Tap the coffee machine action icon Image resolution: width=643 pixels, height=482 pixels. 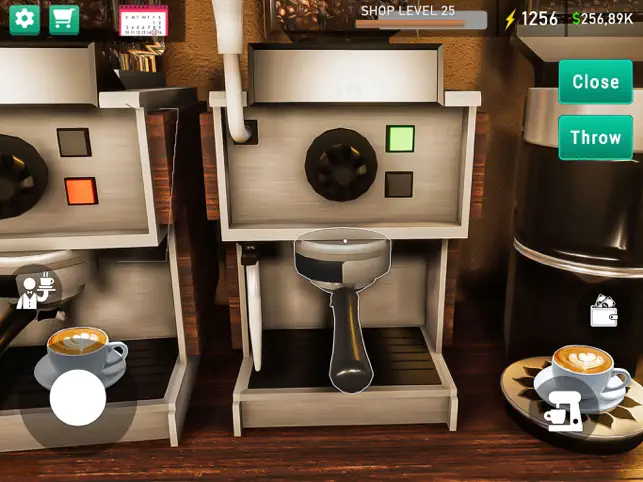click(563, 412)
